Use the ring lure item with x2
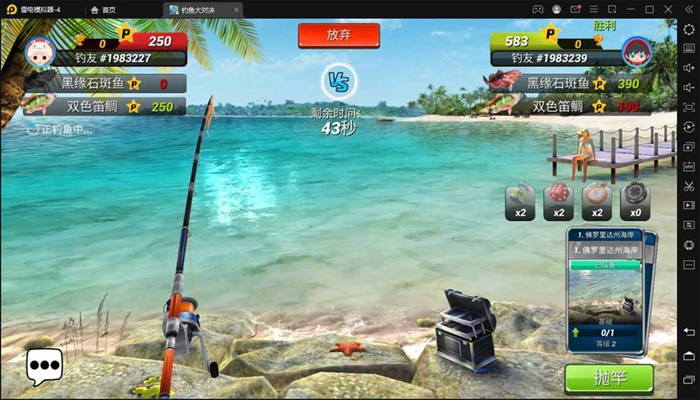The width and height of the screenshot is (700, 400). point(597,200)
